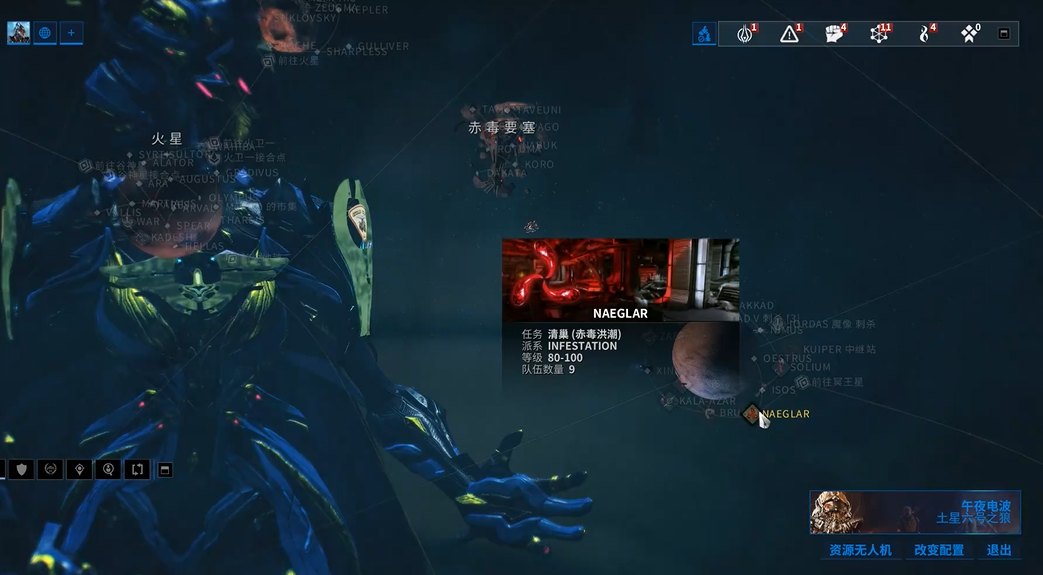Open the 午夜电波 Nightwave banner
The image size is (1043, 575).
click(x=914, y=512)
